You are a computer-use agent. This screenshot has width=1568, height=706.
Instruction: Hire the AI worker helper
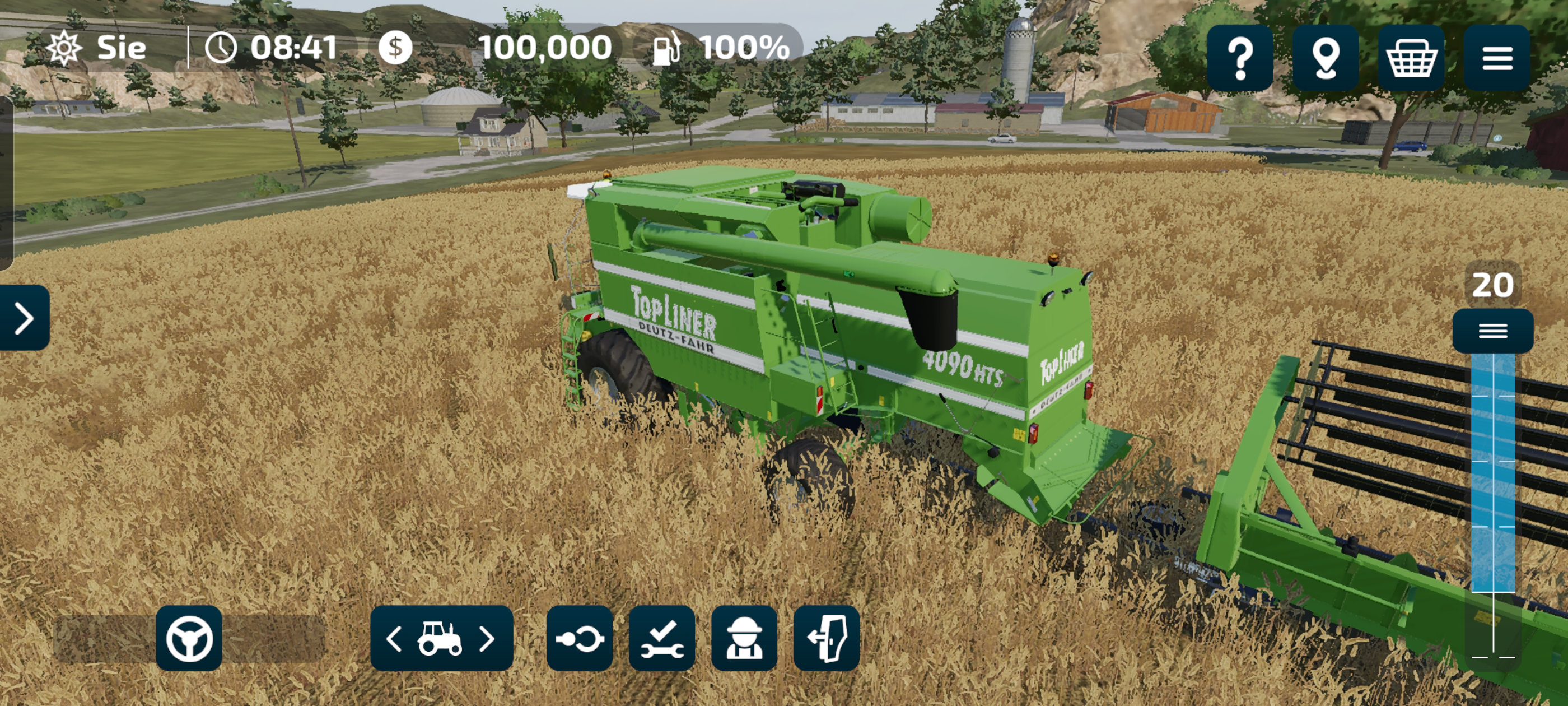(744, 639)
